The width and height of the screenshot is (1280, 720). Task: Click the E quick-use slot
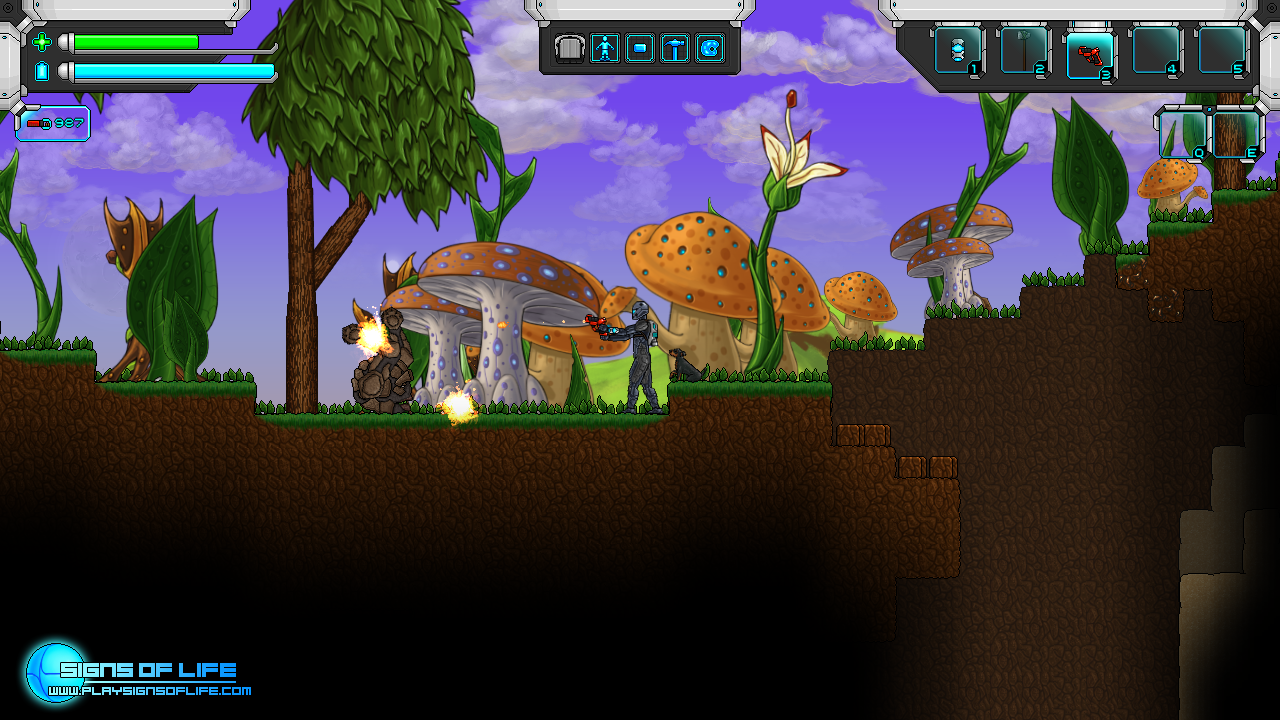coord(1236,134)
